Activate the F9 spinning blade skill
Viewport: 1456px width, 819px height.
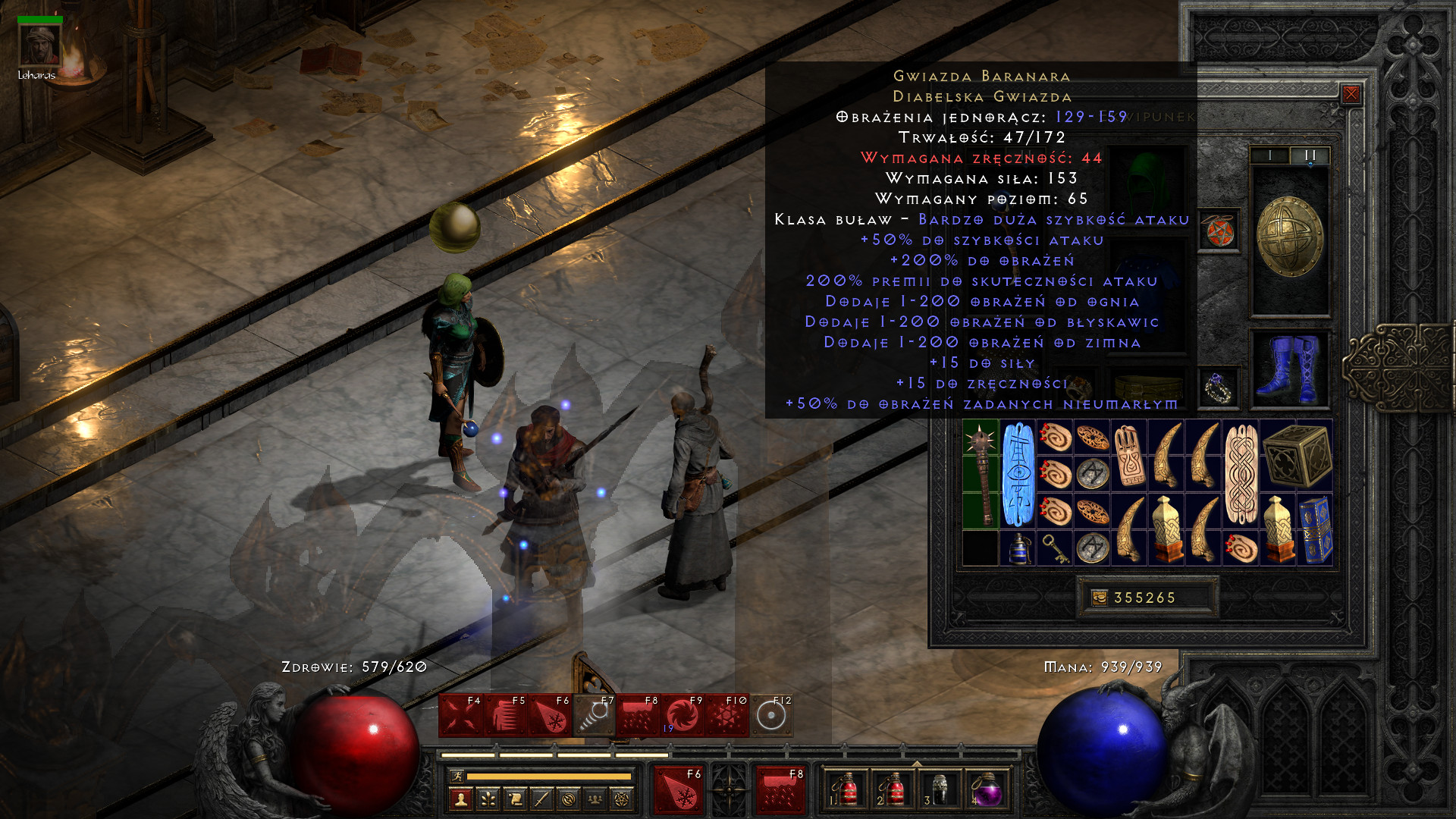pos(682,716)
